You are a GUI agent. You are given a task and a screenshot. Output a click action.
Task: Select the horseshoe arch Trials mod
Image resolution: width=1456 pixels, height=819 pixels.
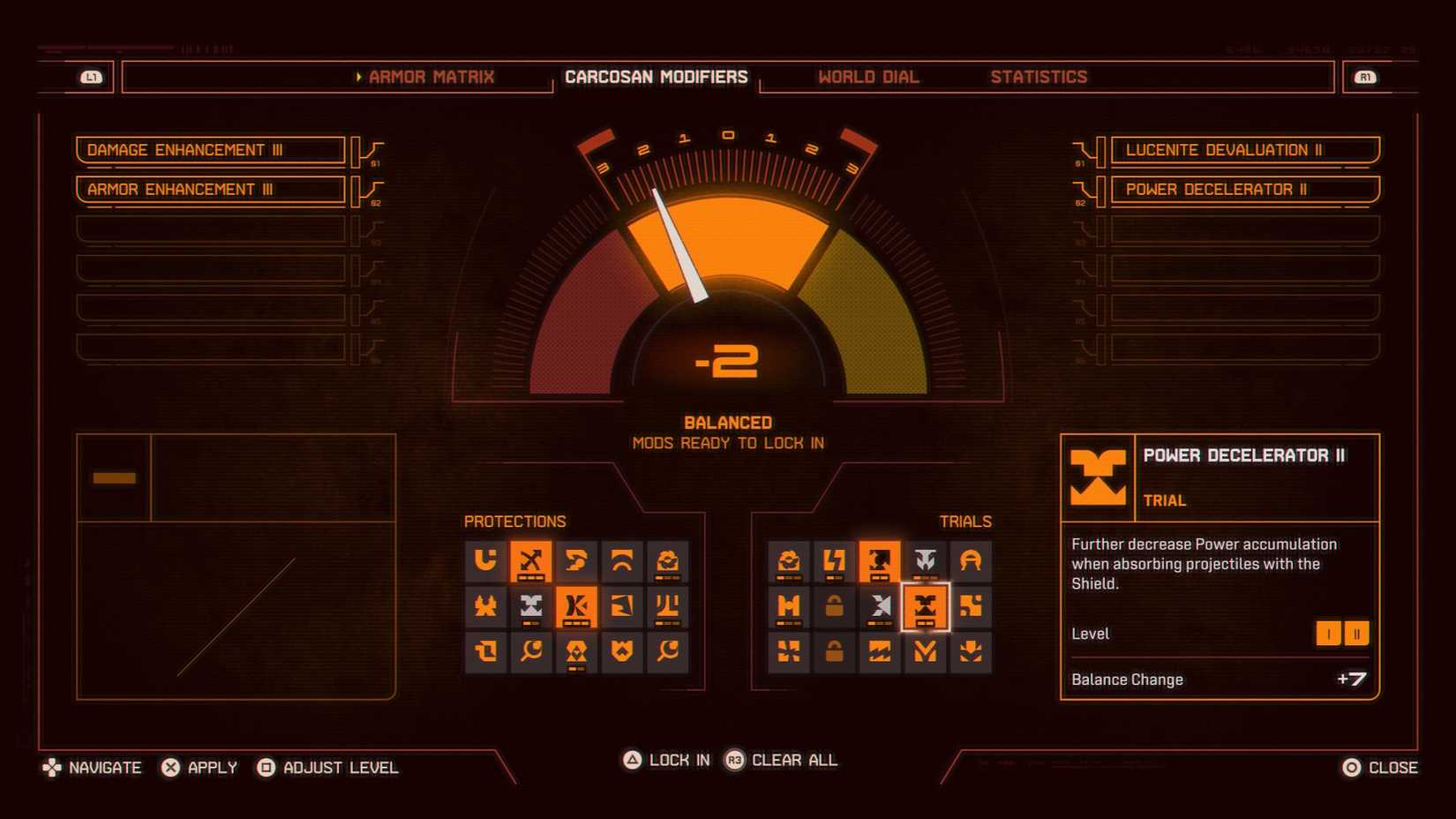(972, 560)
